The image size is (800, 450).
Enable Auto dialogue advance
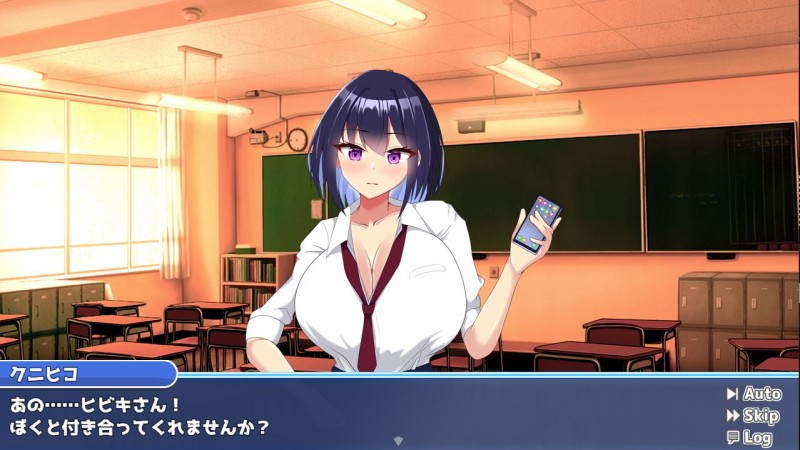click(x=754, y=394)
